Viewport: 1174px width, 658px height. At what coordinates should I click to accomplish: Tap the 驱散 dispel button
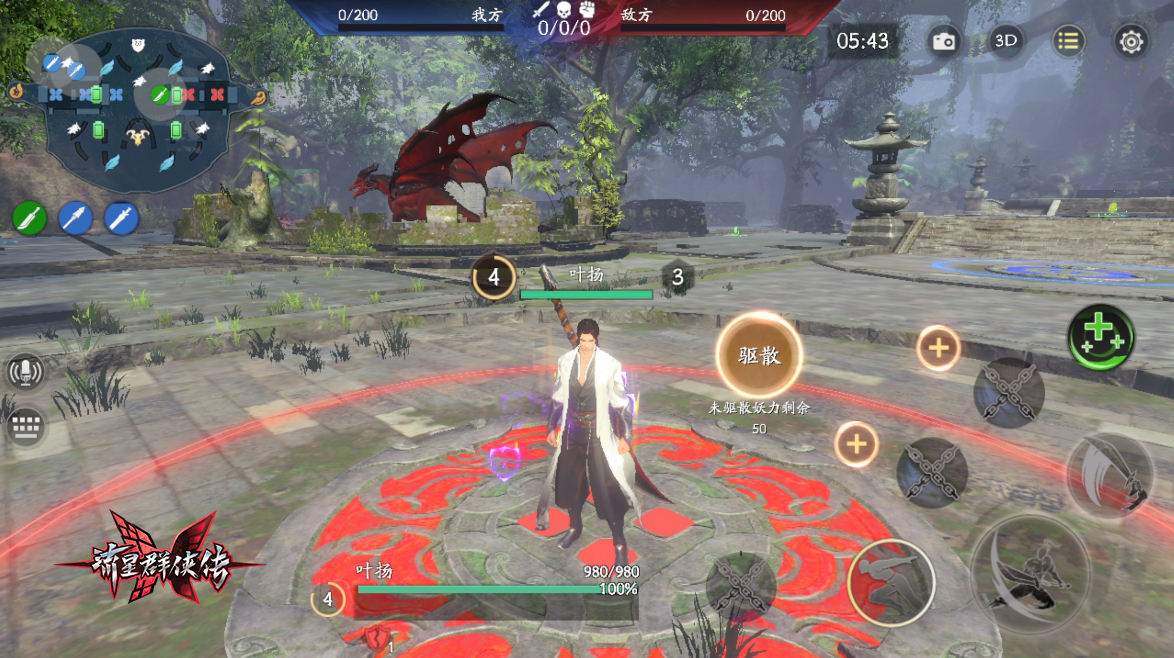759,355
